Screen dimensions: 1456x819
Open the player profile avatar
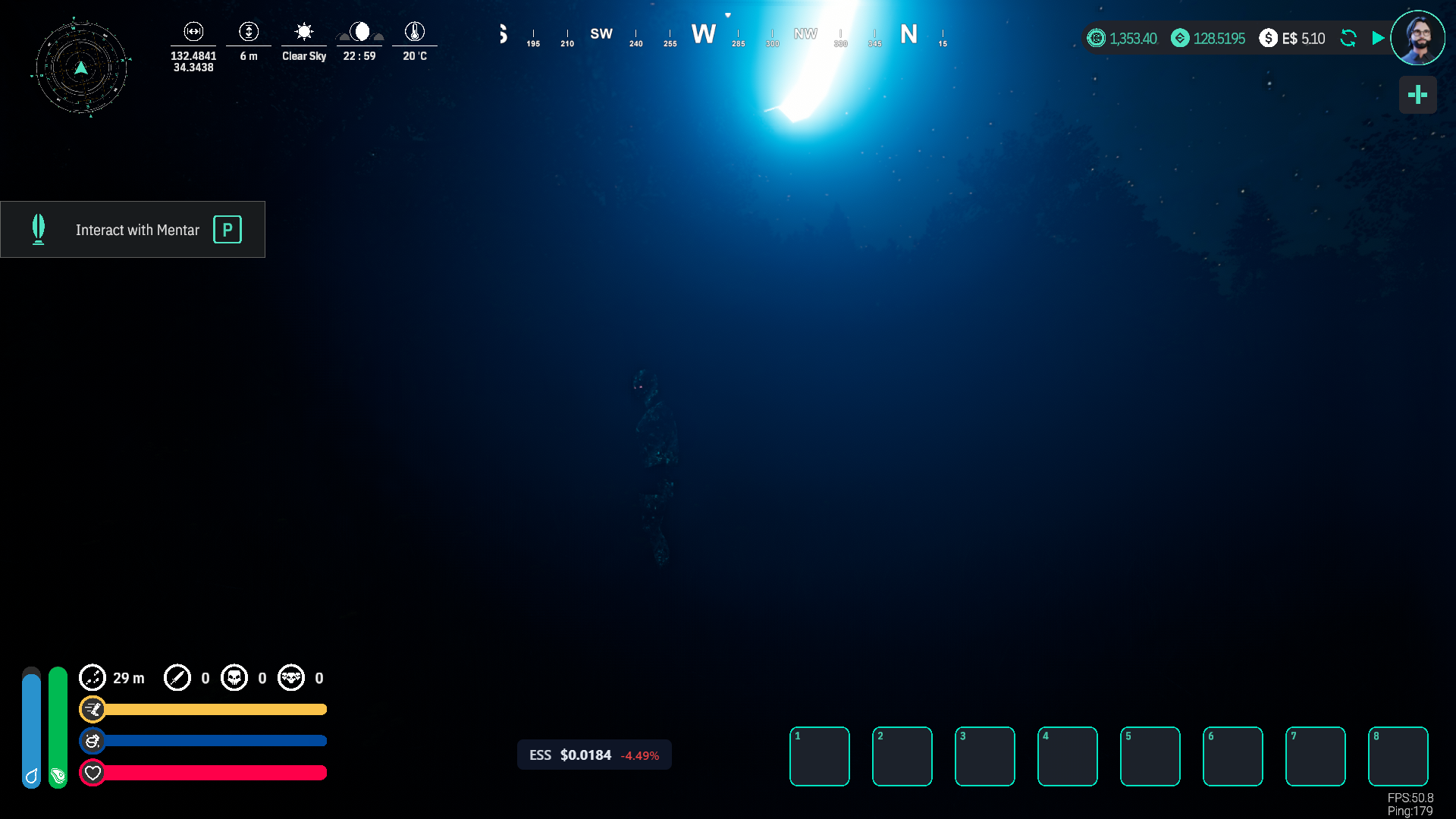coord(1417,38)
